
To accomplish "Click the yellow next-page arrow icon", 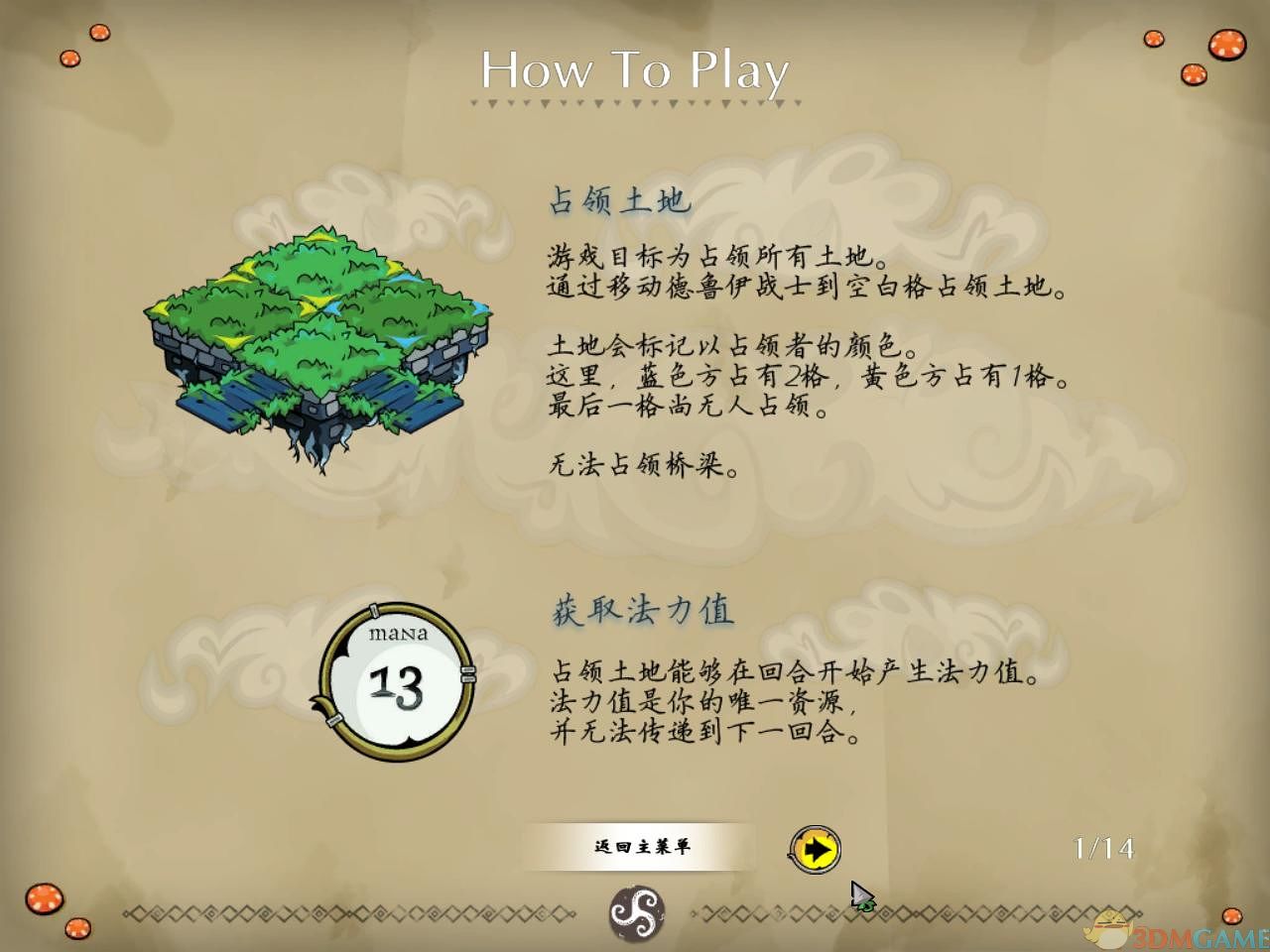I will pos(816,850).
